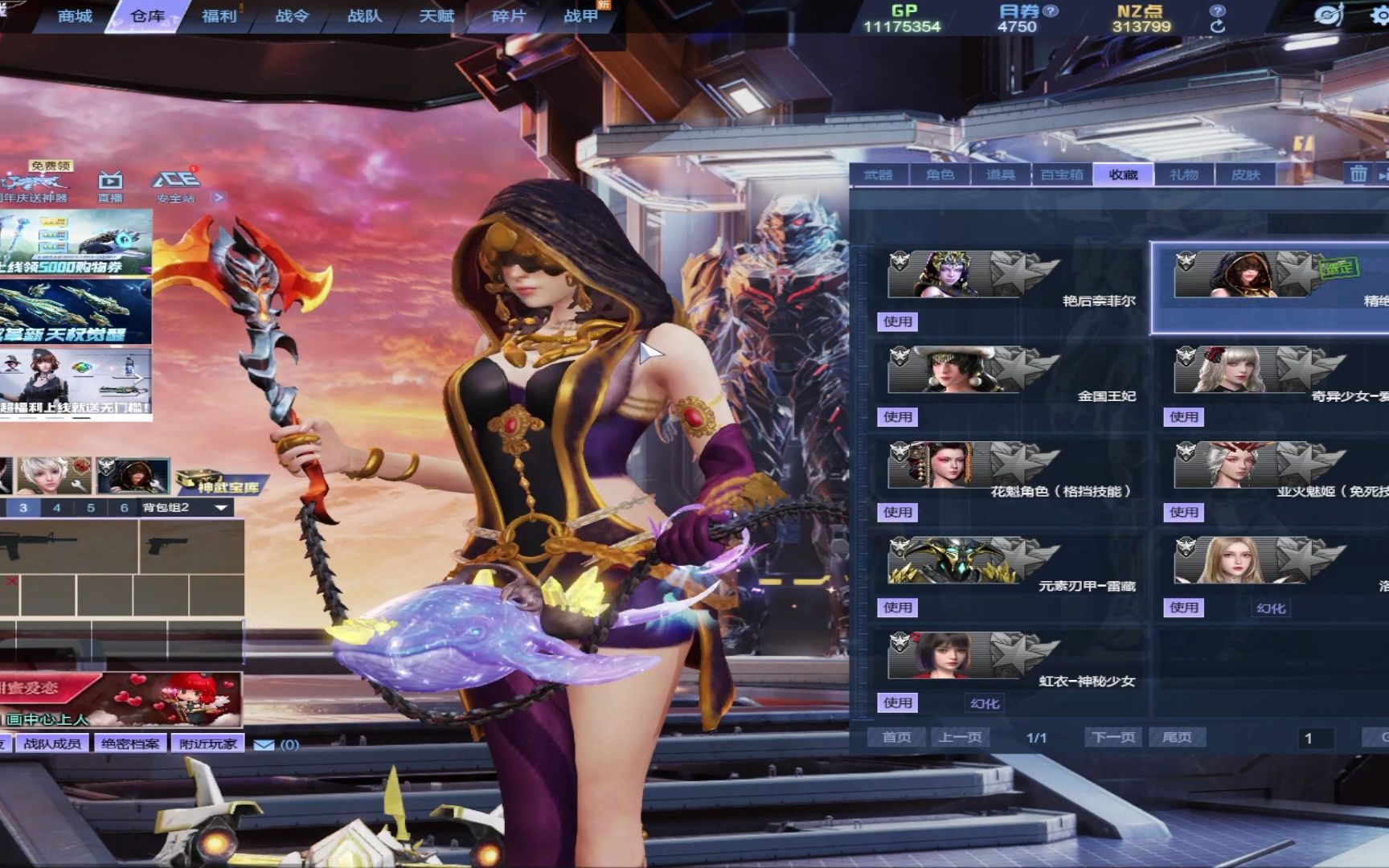The height and width of the screenshot is (868, 1389).
Task: Use the 艳后奈菲尔 character
Action: [x=898, y=321]
